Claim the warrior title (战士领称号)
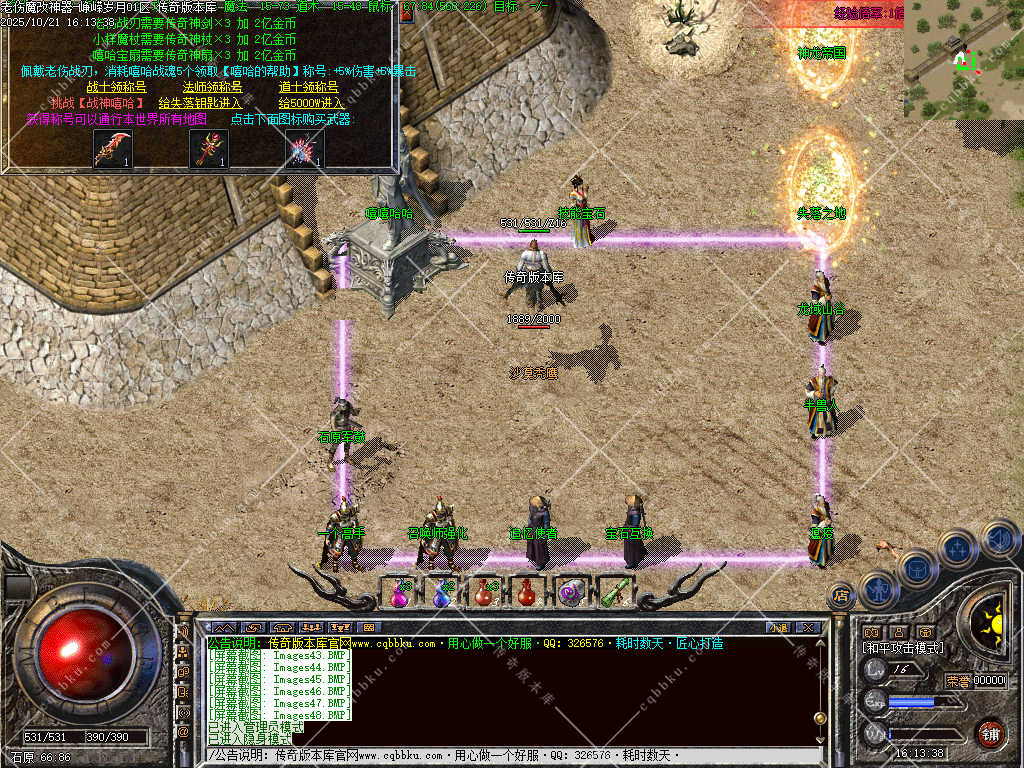1024x768 pixels. point(116,87)
